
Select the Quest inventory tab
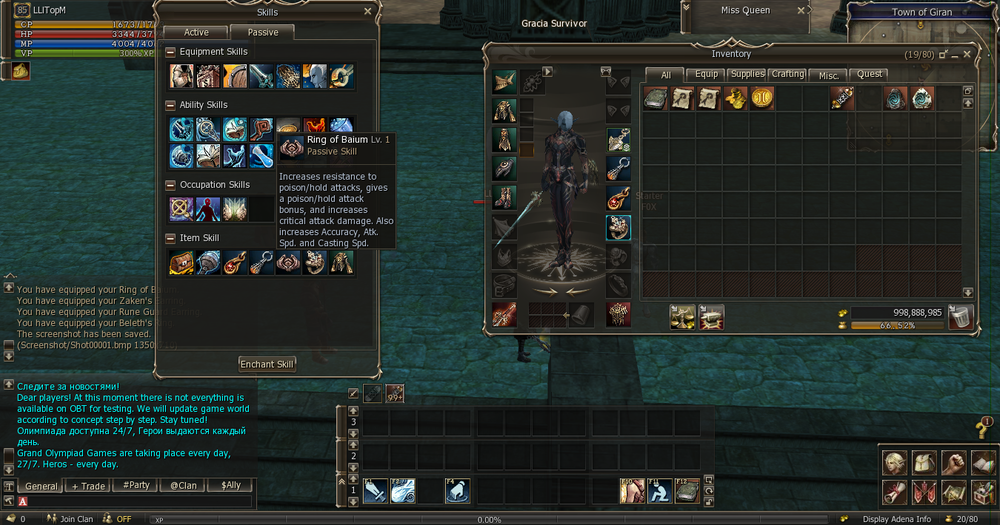coord(870,74)
